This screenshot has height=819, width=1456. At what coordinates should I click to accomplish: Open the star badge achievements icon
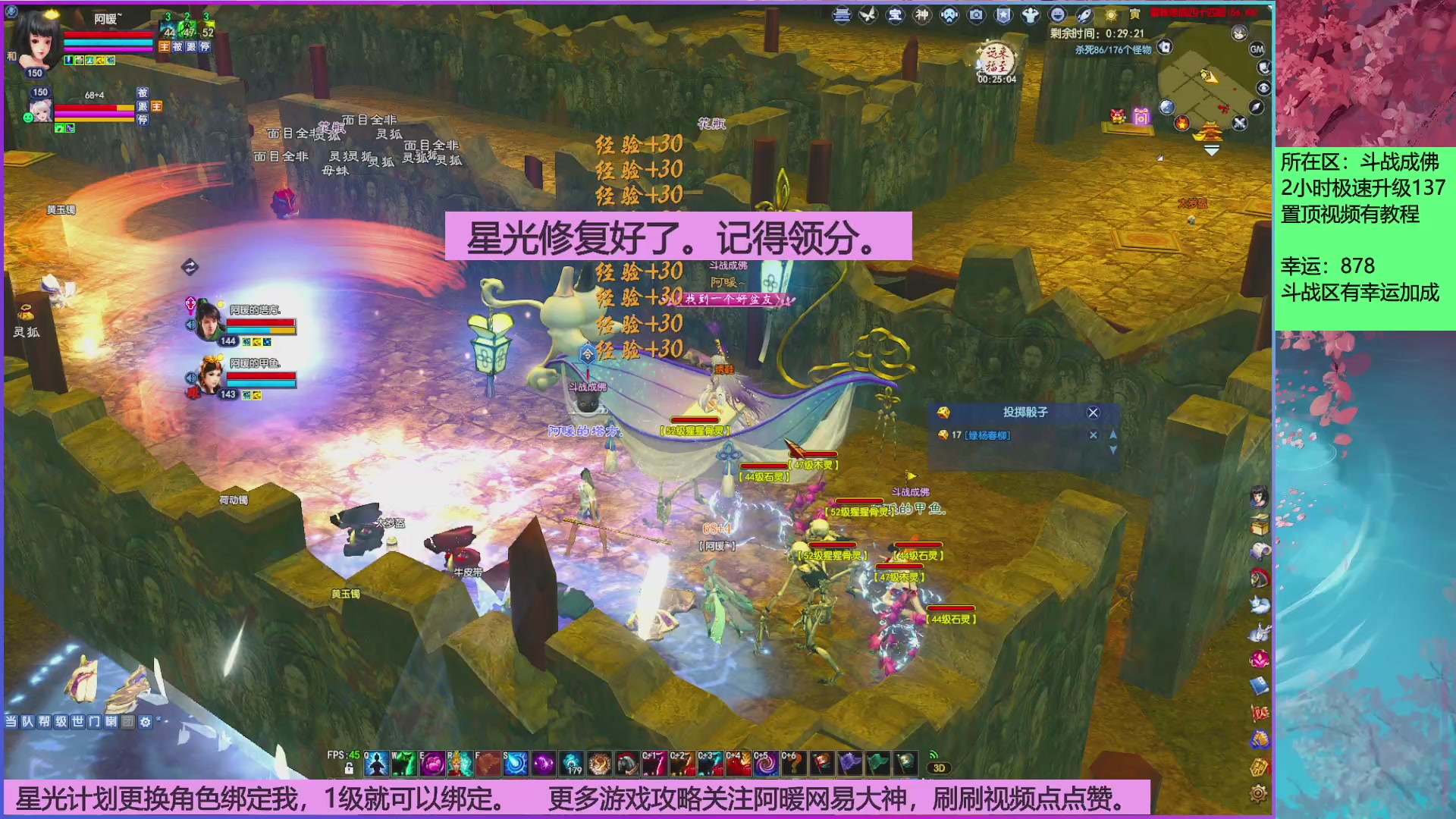click(1003, 14)
